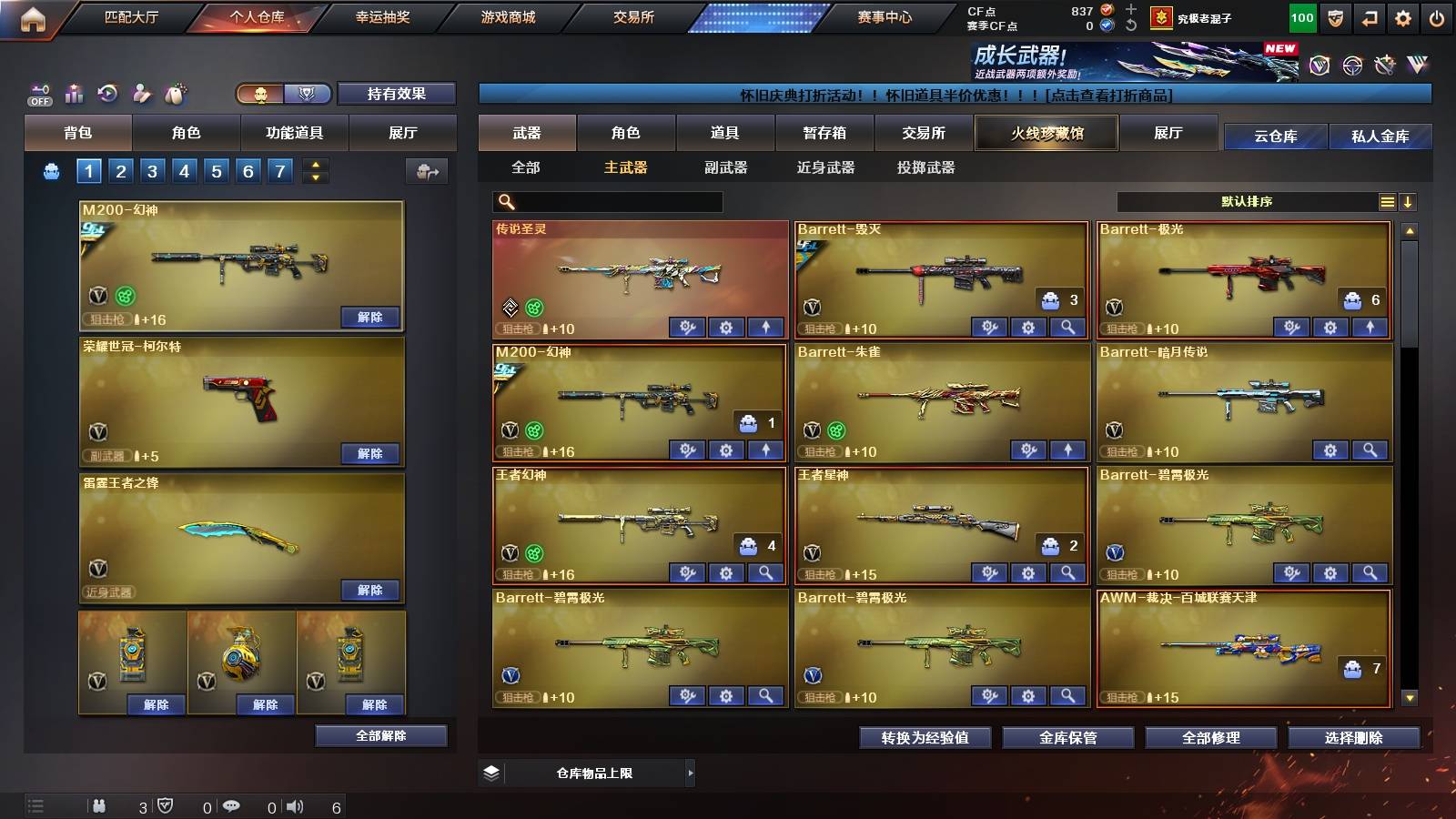Click the power logout icon in top corner

click(x=1438, y=15)
